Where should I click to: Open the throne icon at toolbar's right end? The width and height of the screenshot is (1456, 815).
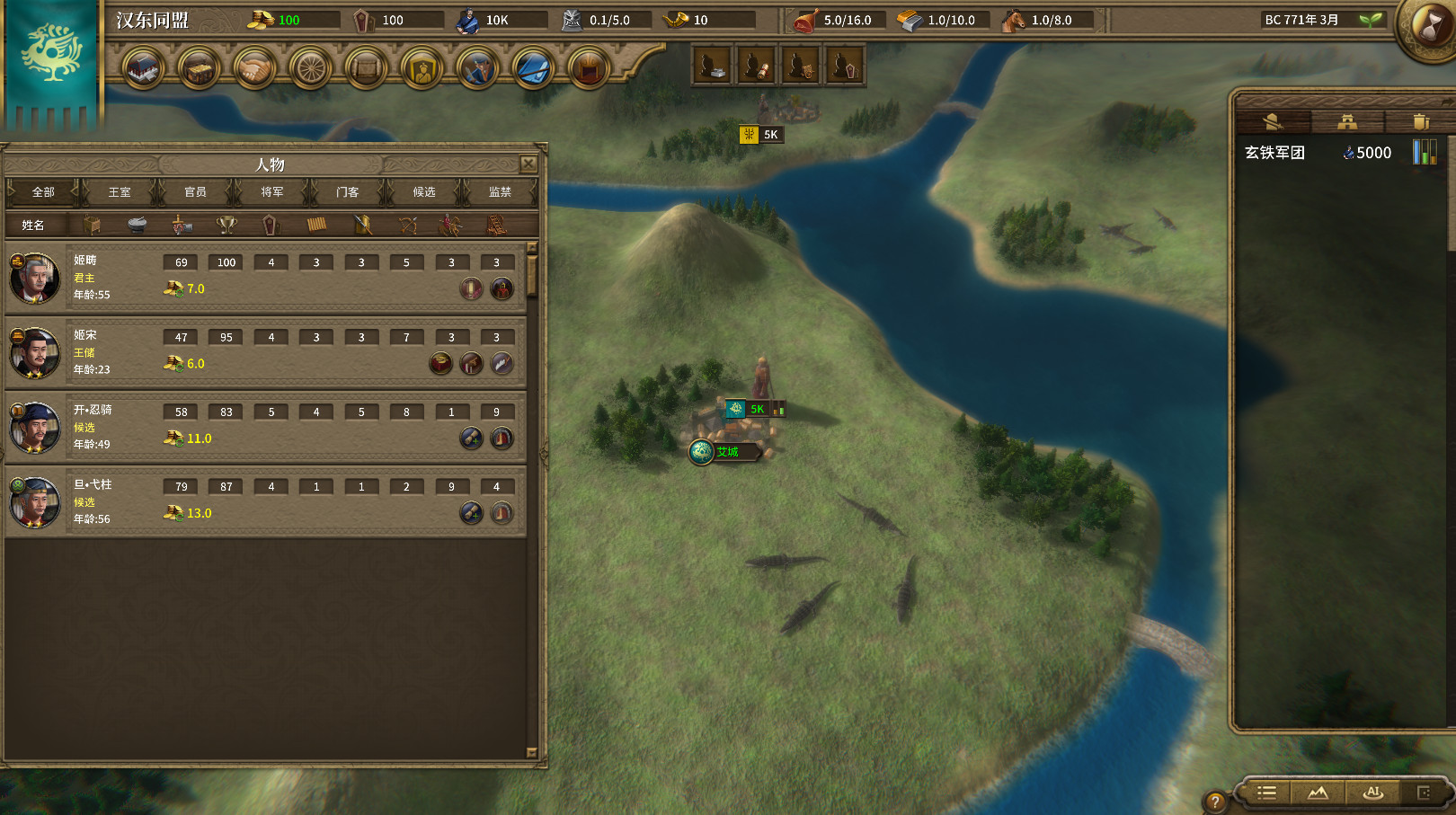pos(588,69)
